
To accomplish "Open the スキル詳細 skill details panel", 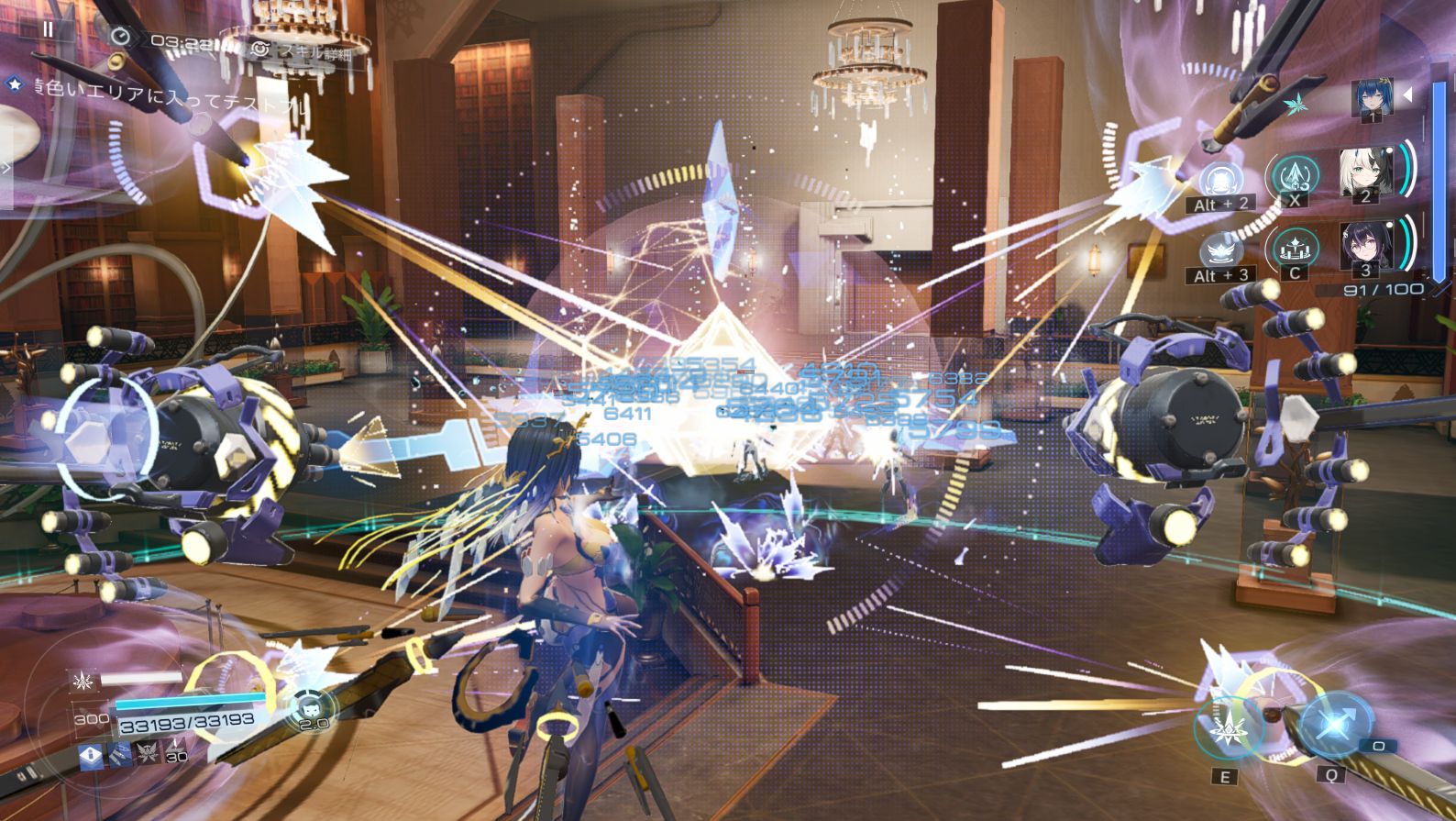I will 303,52.
